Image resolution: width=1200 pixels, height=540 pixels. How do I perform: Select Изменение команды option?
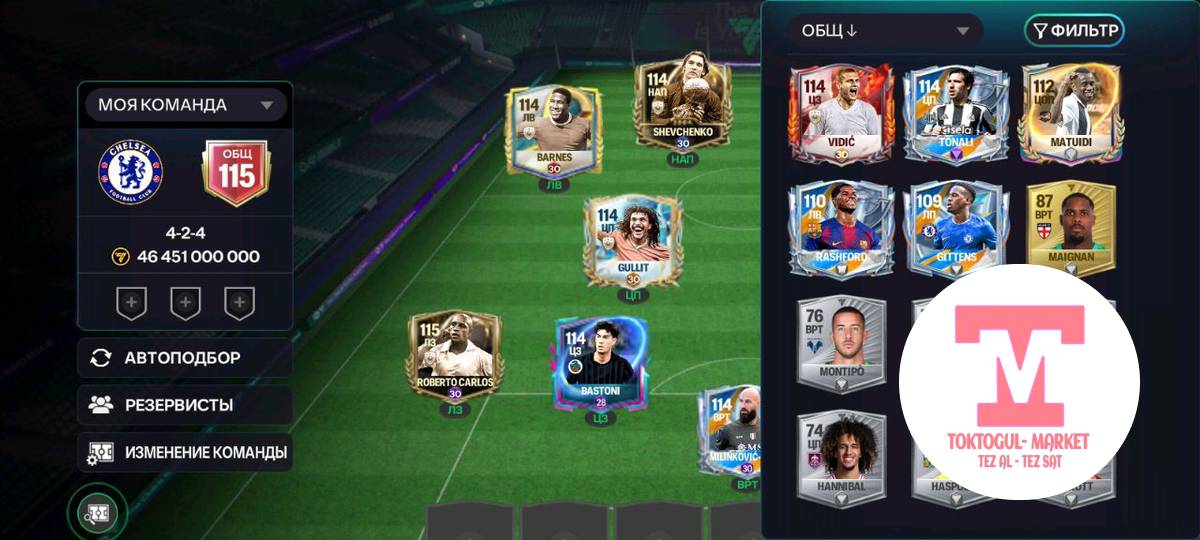pyautogui.click(x=185, y=452)
